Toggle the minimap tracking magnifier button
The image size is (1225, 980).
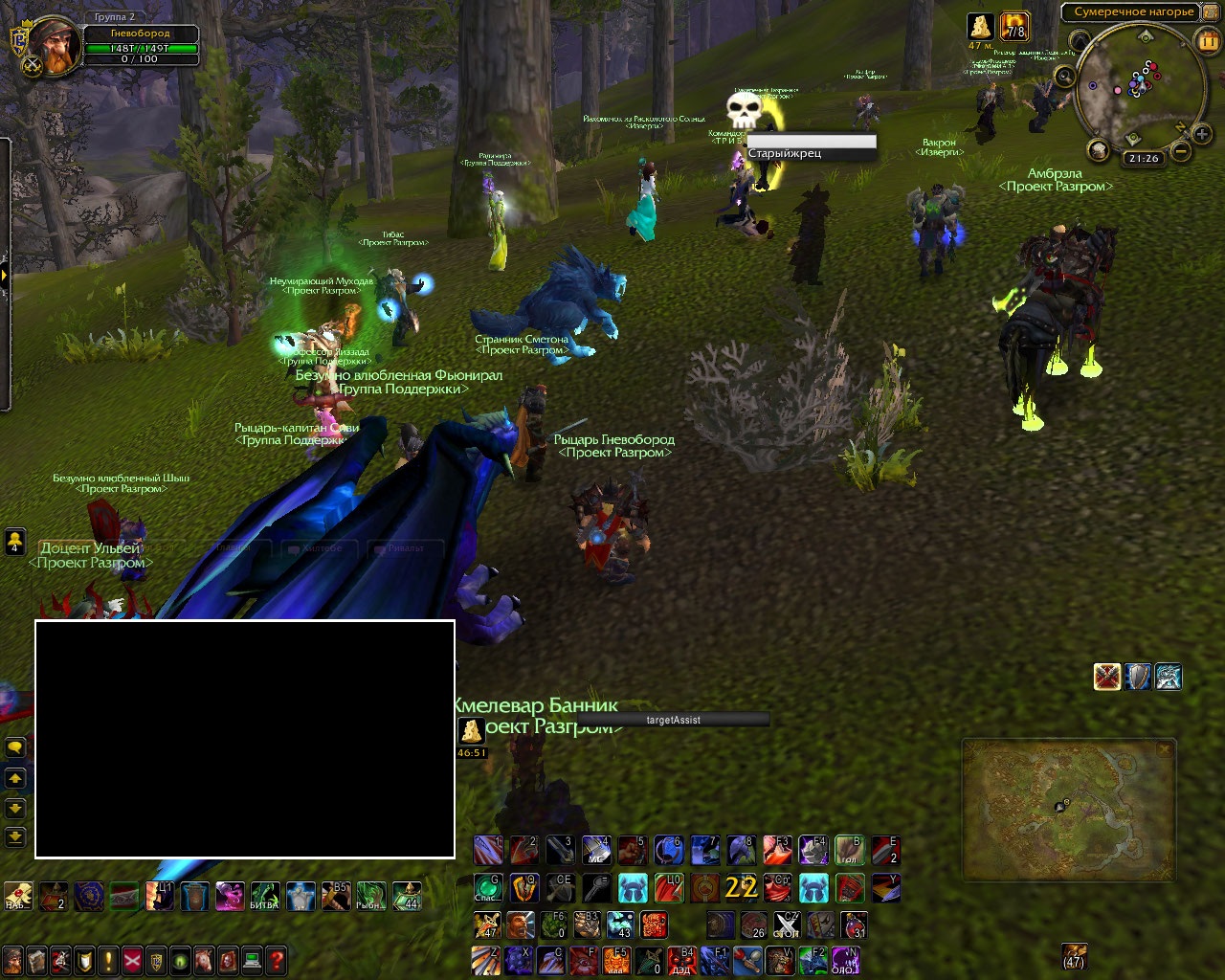(1065, 76)
